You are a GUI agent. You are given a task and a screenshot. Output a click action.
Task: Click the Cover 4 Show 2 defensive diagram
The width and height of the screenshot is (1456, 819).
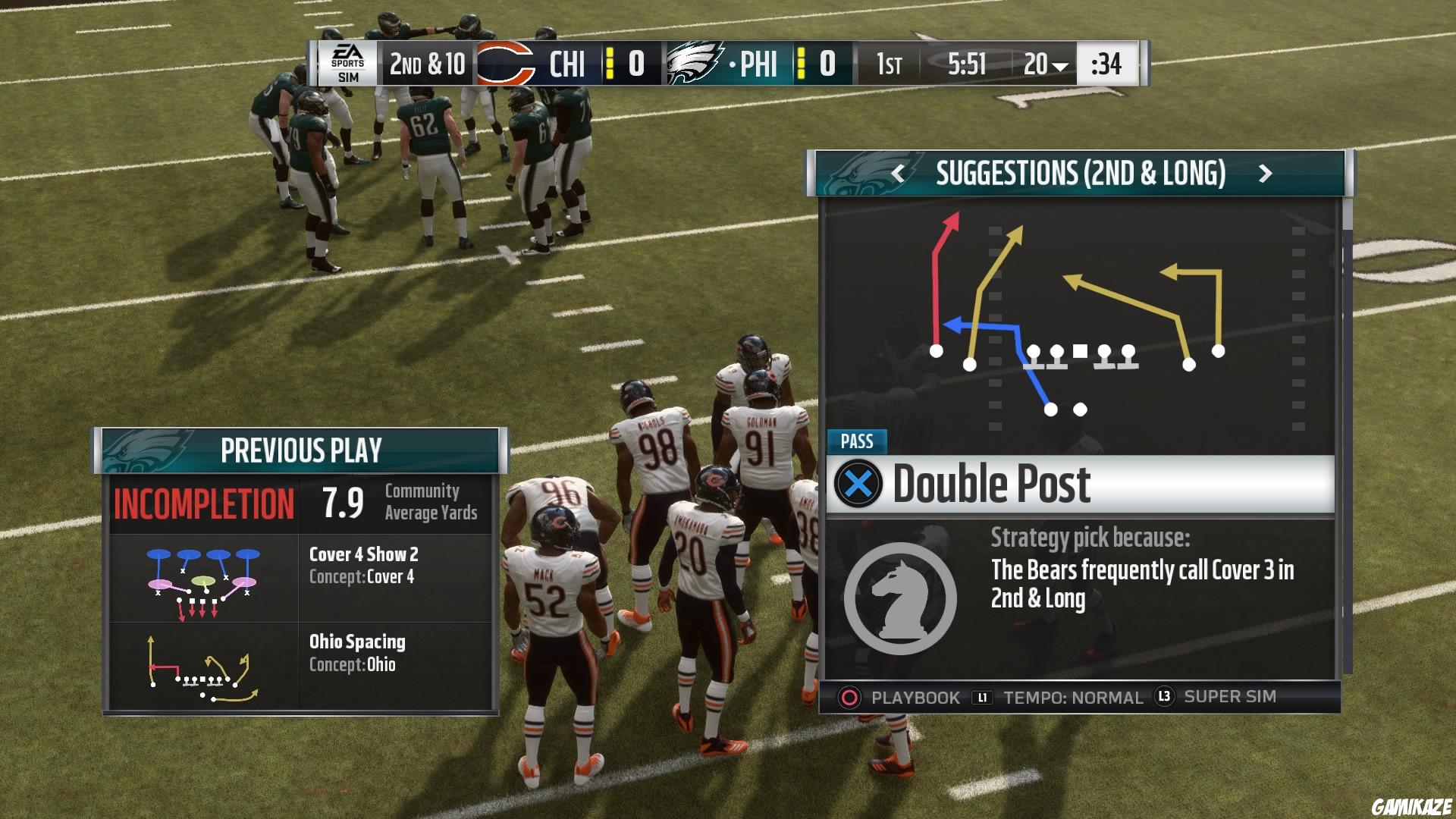201,580
